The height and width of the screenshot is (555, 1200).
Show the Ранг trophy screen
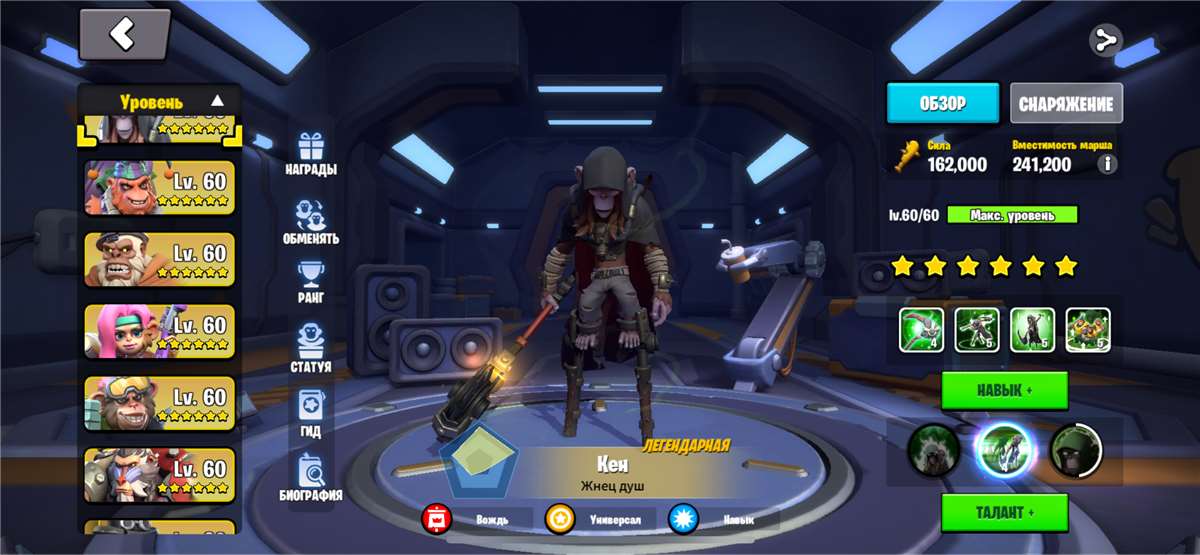311,283
